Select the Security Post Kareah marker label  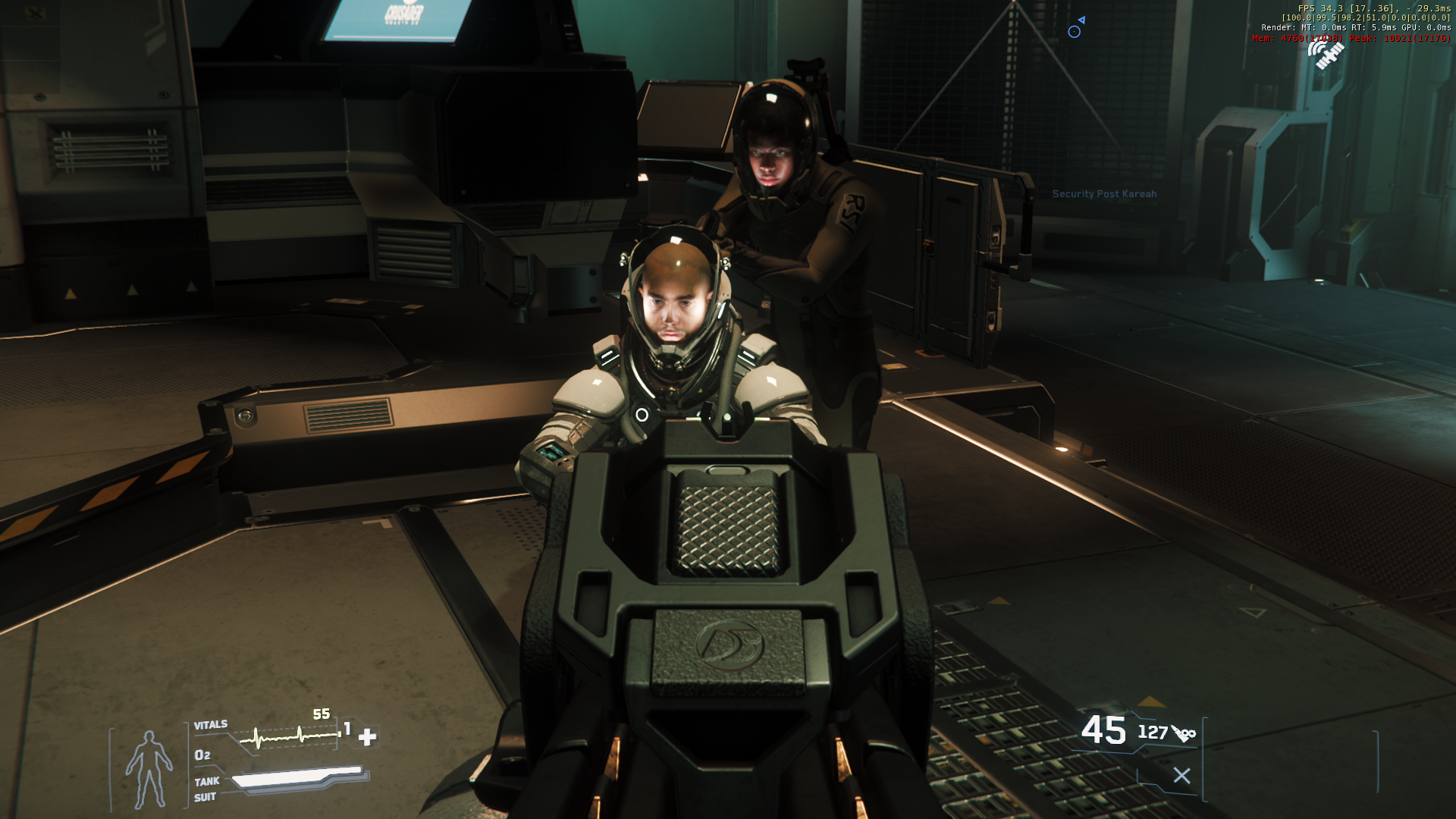1104,194
